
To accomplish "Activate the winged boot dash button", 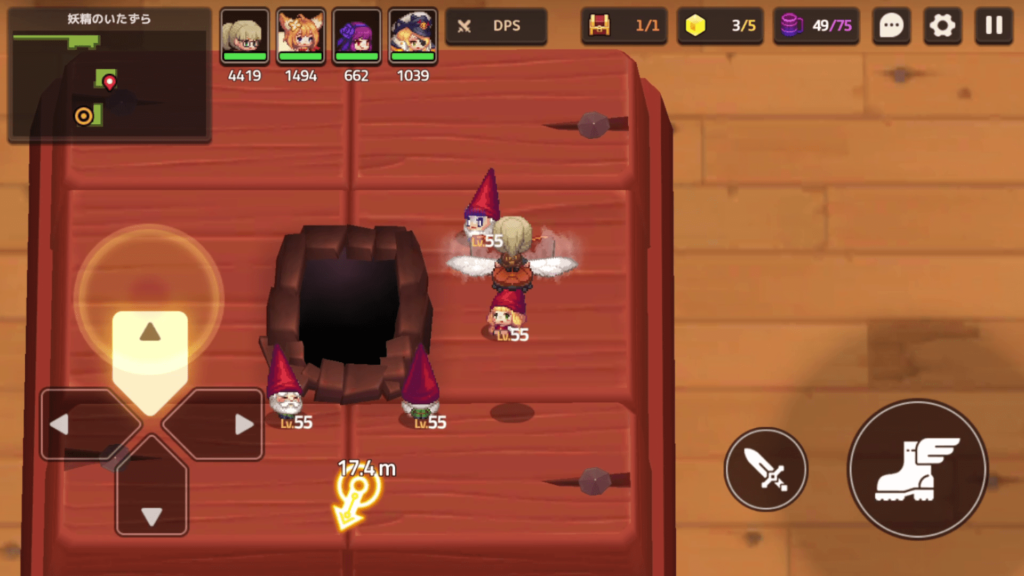I will point(917,469).
